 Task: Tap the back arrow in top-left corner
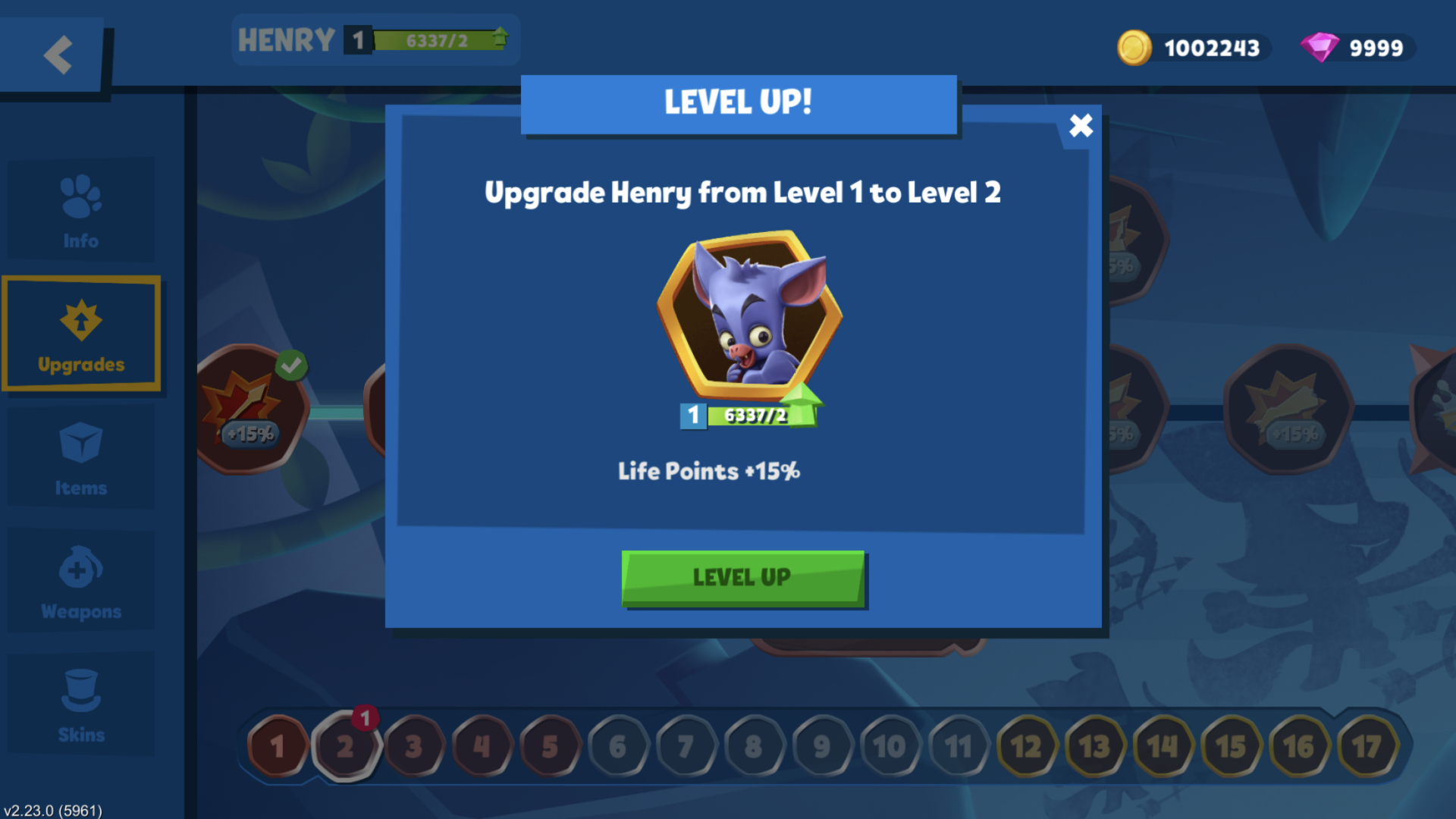point(58,55)
